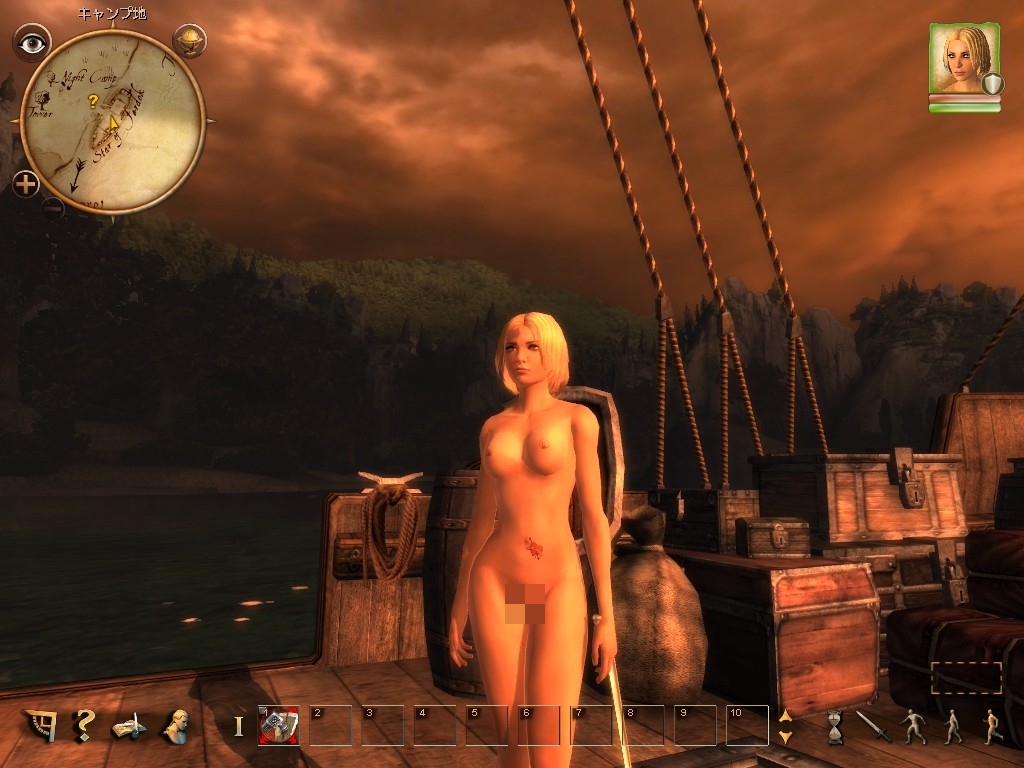This screenshot has height=768, width=1024.
Task: Click the sword combat mode icon
Action: pyautogui.click(x=873, y=726)
